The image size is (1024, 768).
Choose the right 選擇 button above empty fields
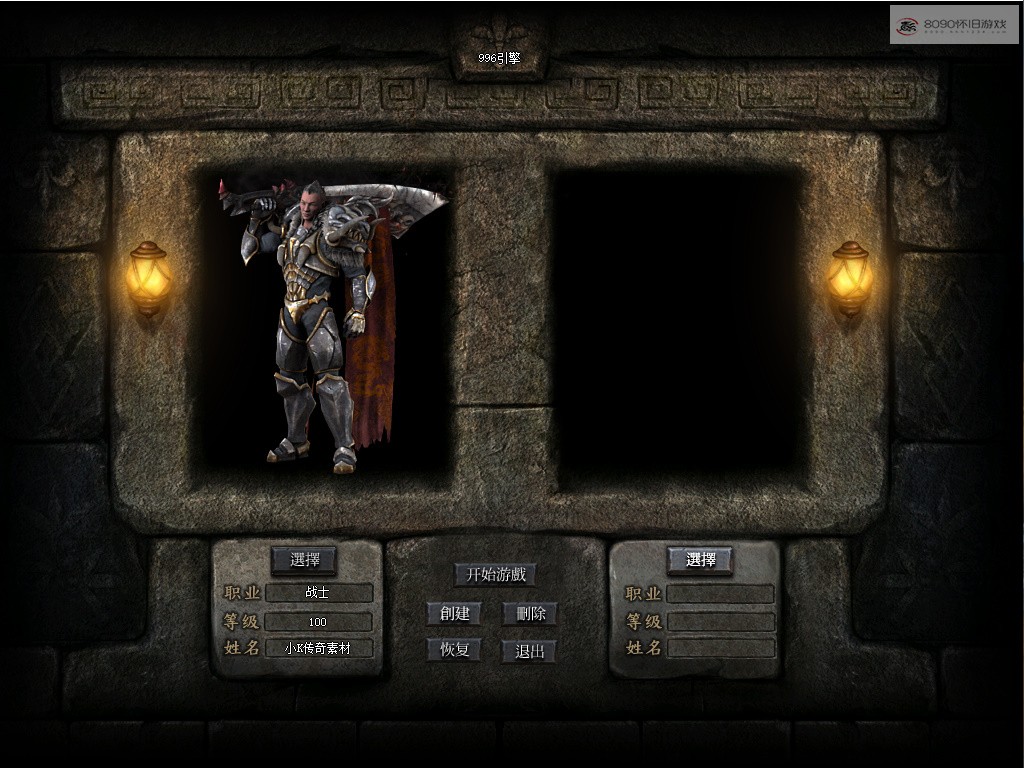click(700, 560)
